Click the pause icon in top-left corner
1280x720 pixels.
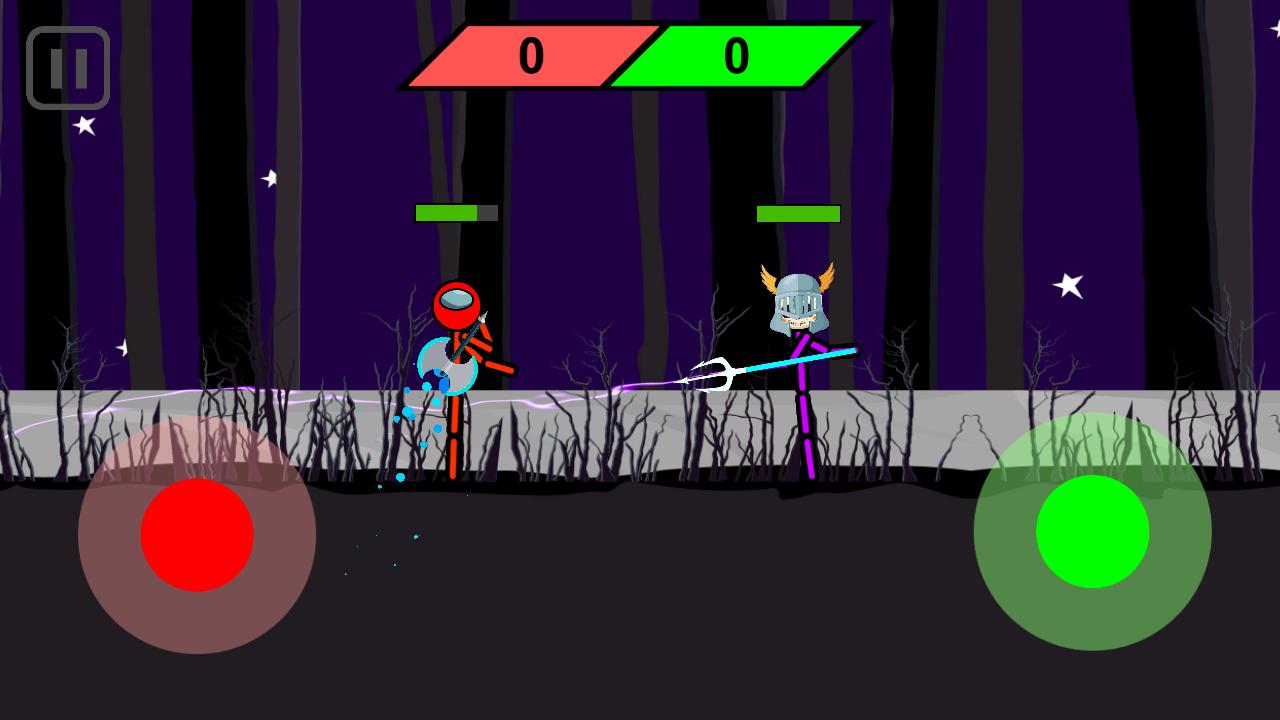coord(67,68)
